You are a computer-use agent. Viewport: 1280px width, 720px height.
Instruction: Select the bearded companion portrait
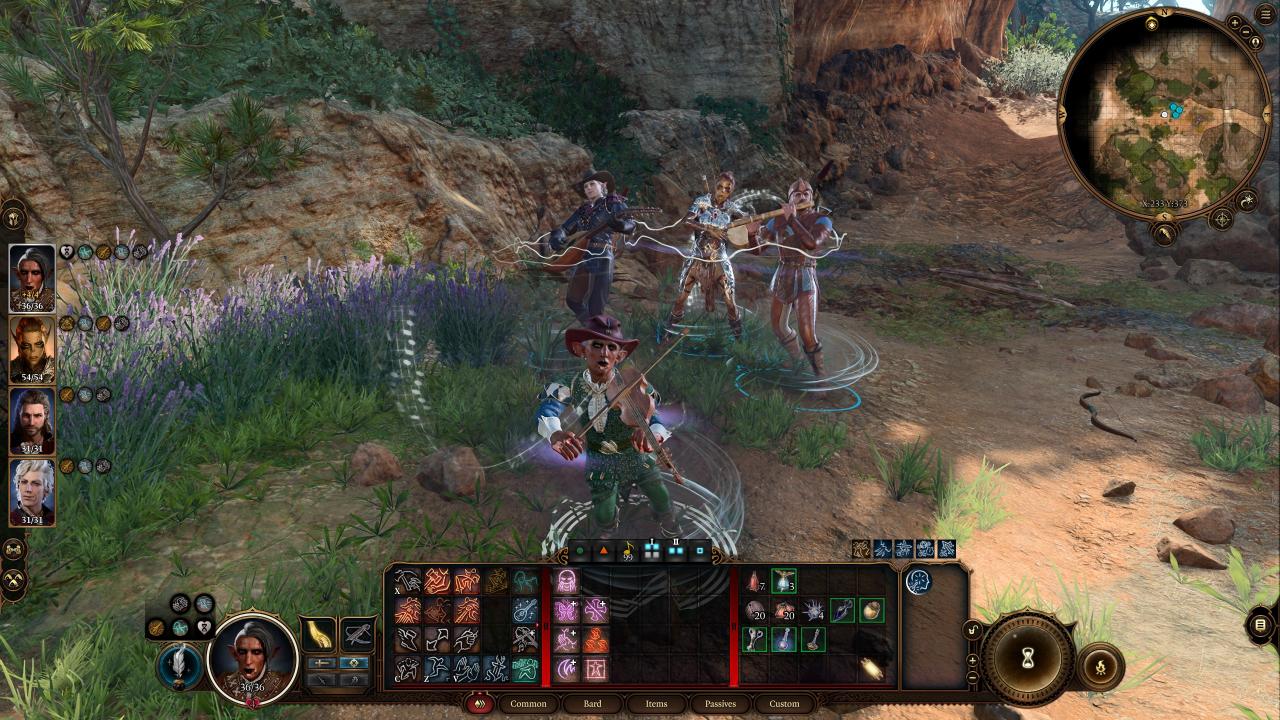(32, 421)
